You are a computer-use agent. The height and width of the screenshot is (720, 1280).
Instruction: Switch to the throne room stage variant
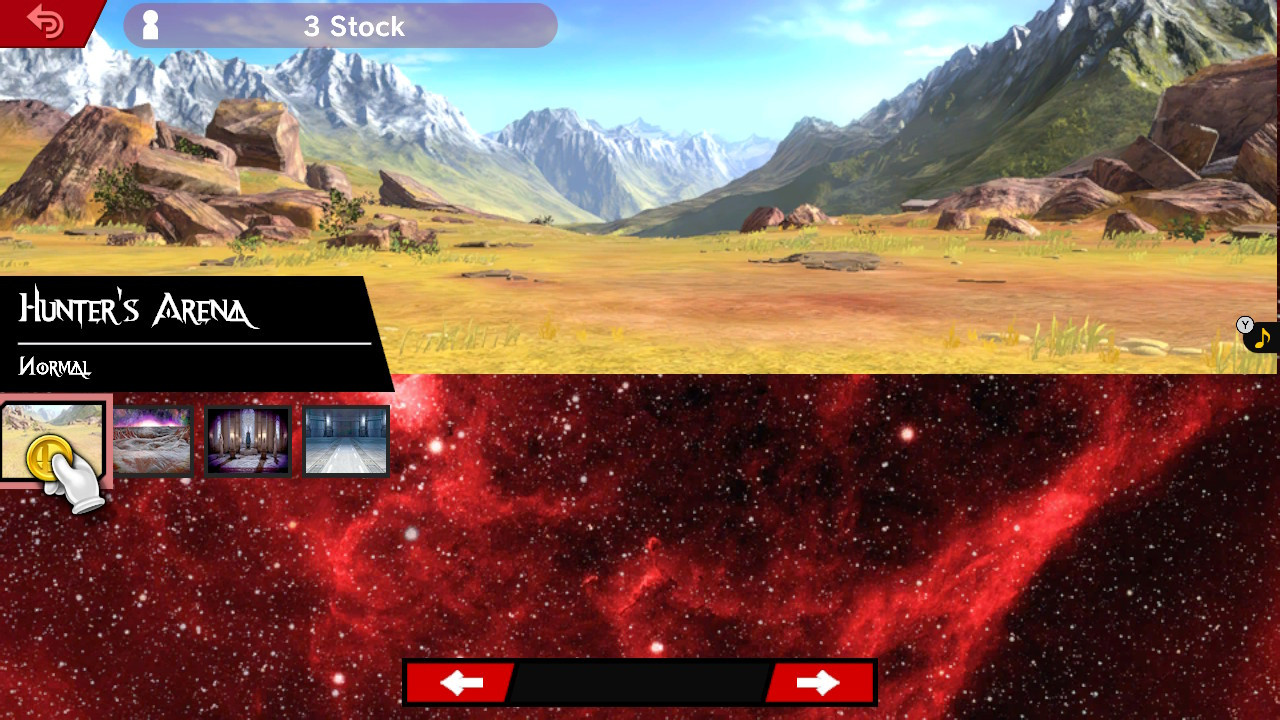coord(247,440)
